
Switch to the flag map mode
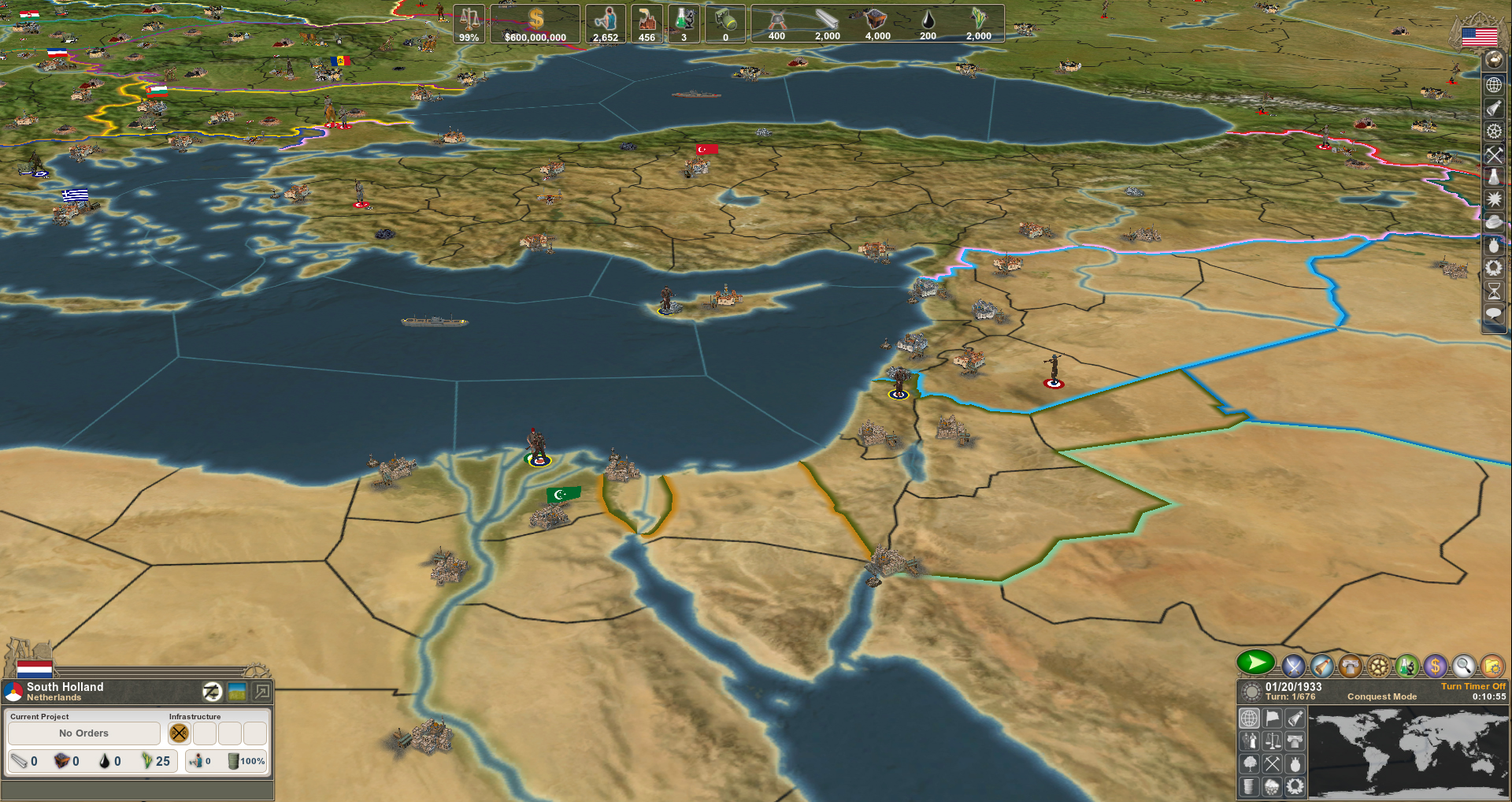(1273, 718)
